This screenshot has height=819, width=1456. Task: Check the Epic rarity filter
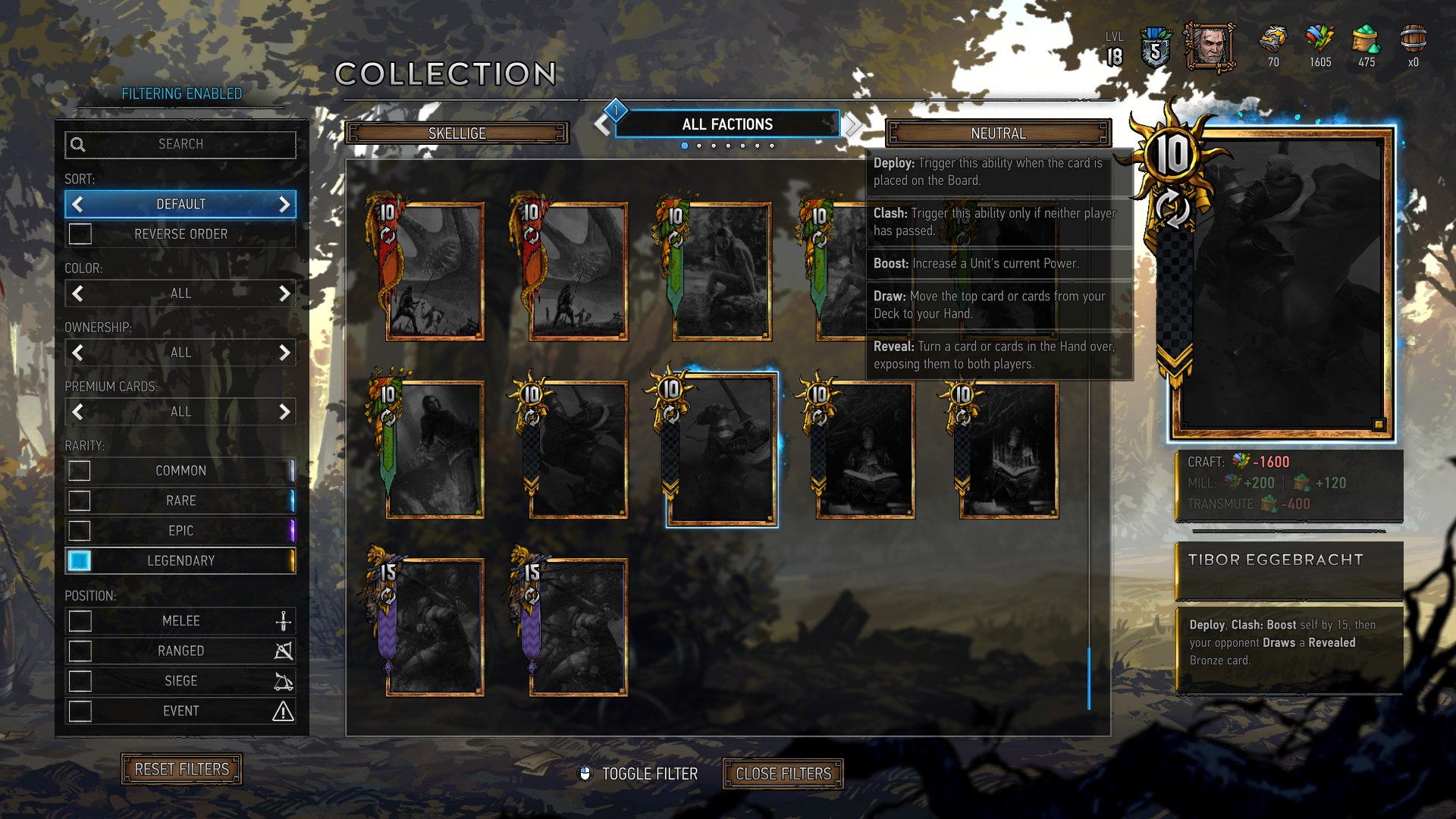click(x=80, y=531)
